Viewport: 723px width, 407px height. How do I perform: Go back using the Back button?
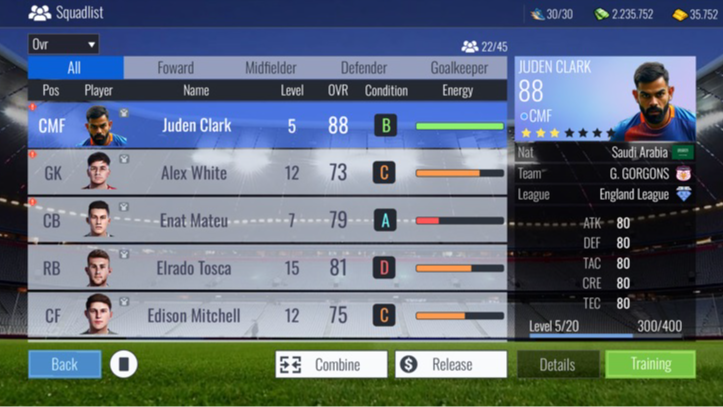(64, 364)
